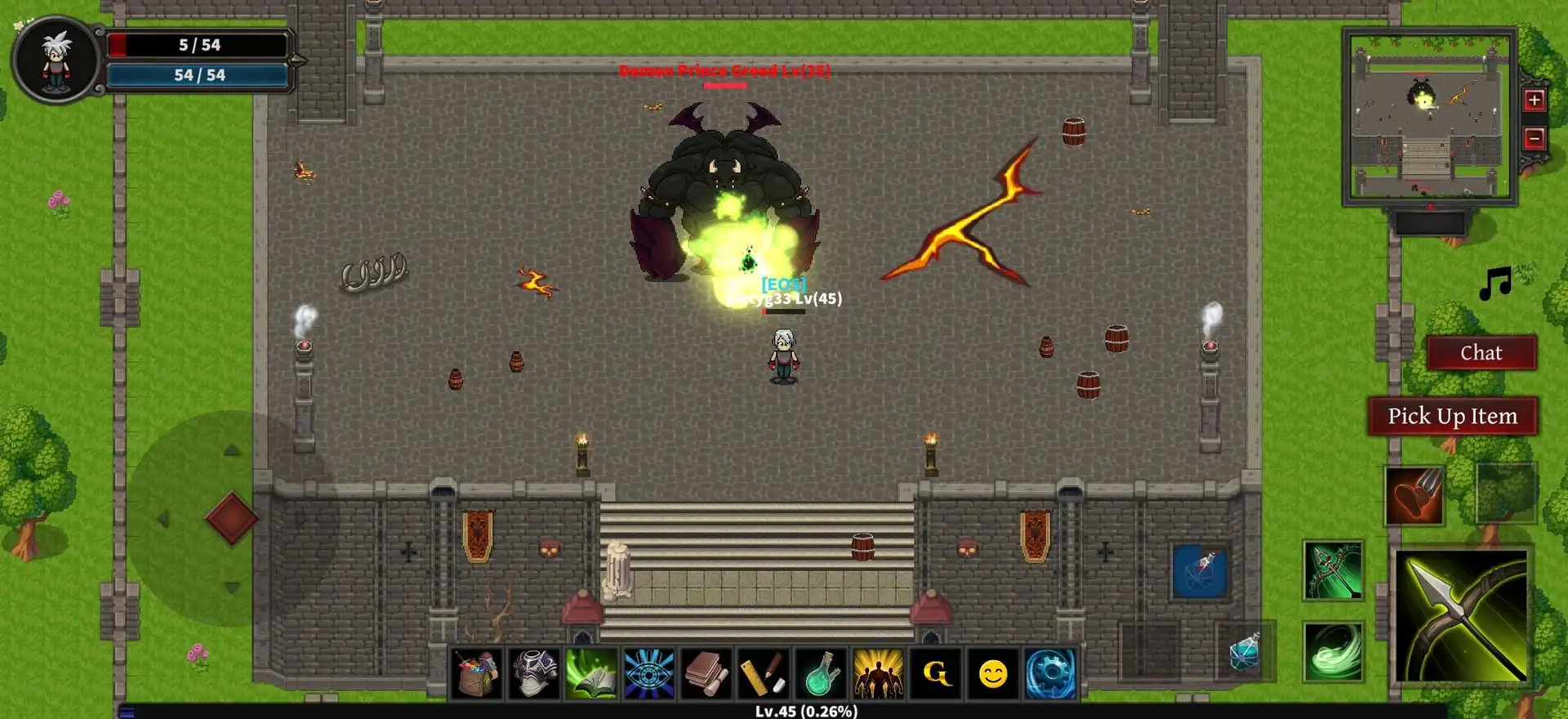The image size is (1568, 719).
Task: Open the blue gear settings menu
Action: pyautogui.click(x=1050, y=674)
